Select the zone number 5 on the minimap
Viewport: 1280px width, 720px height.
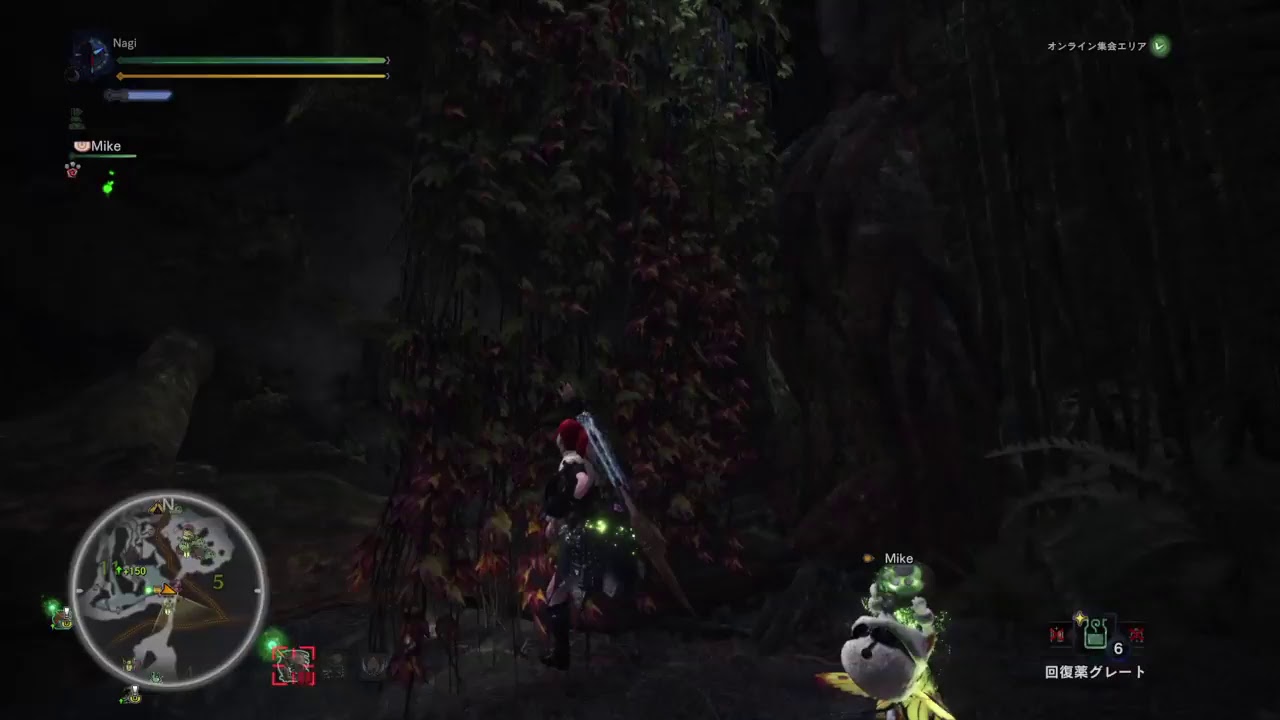click(x=218, y=582)
